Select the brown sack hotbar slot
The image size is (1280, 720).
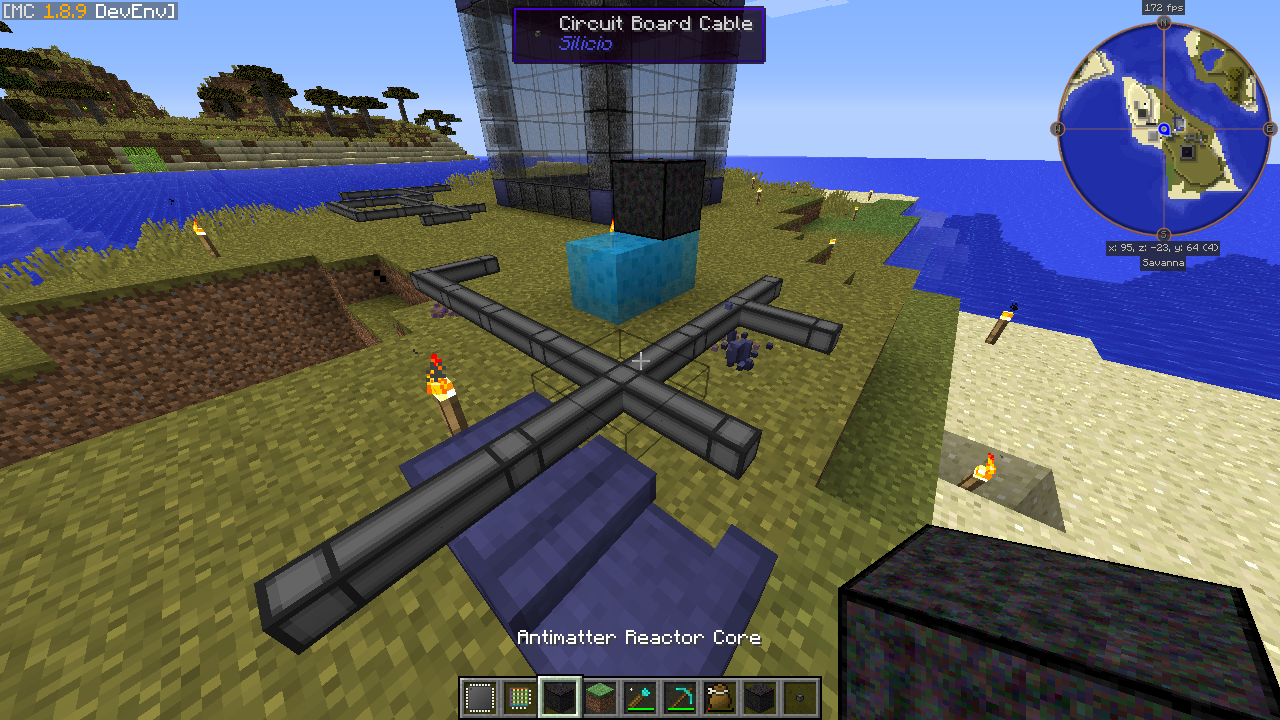[x=720, y=697]
